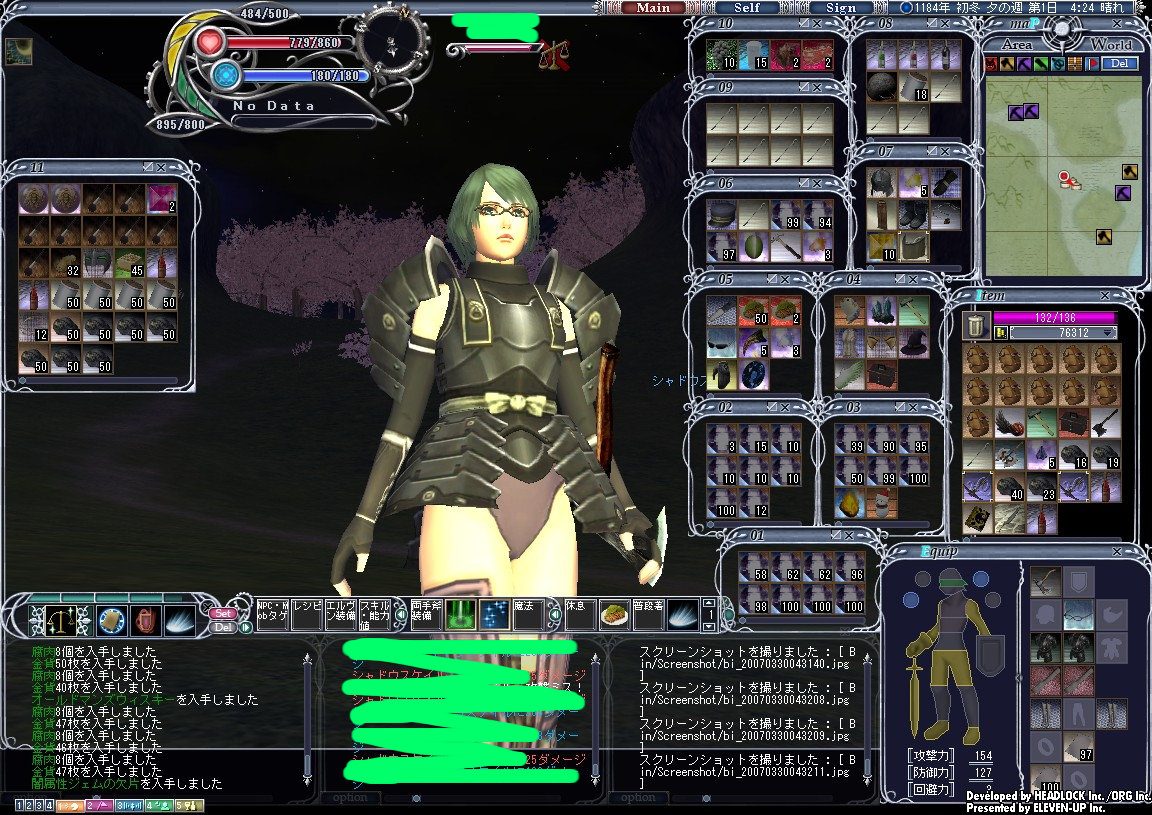1152x815 pixels.
Task: Switch the map to World view
Action: pyautogui.click(x=1110, y=45)
